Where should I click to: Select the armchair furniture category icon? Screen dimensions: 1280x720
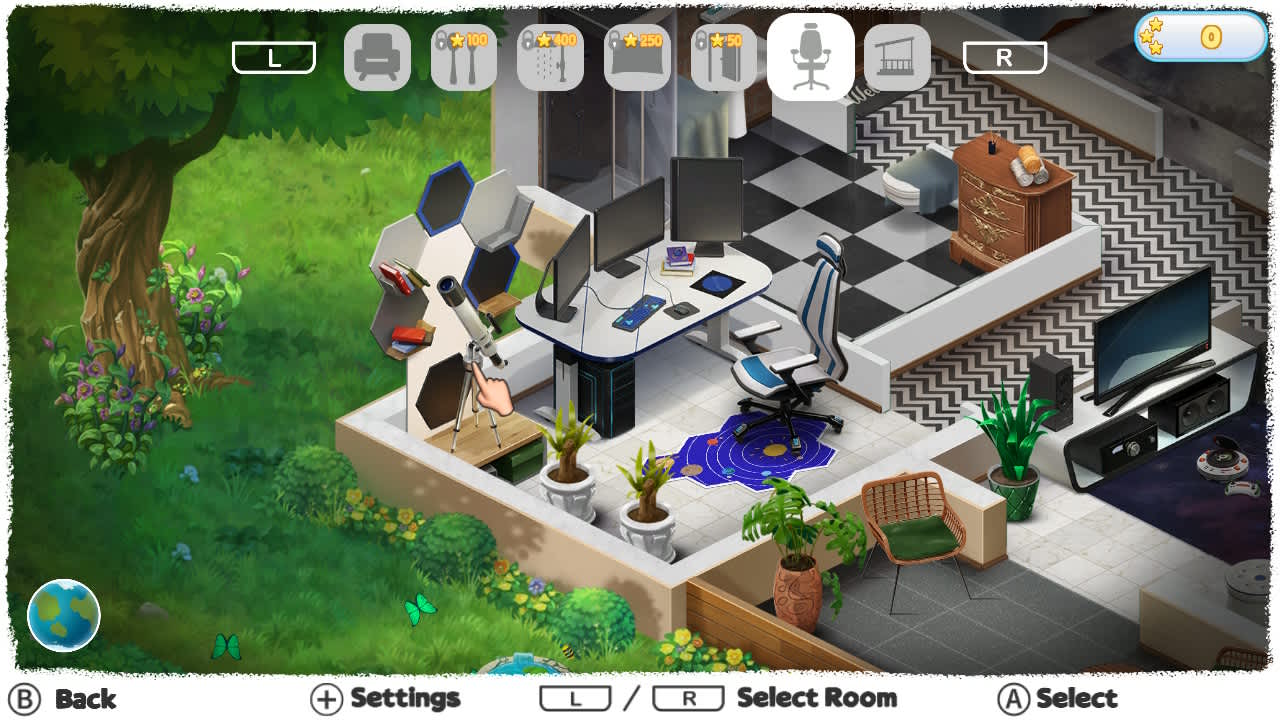click(377, 57)
